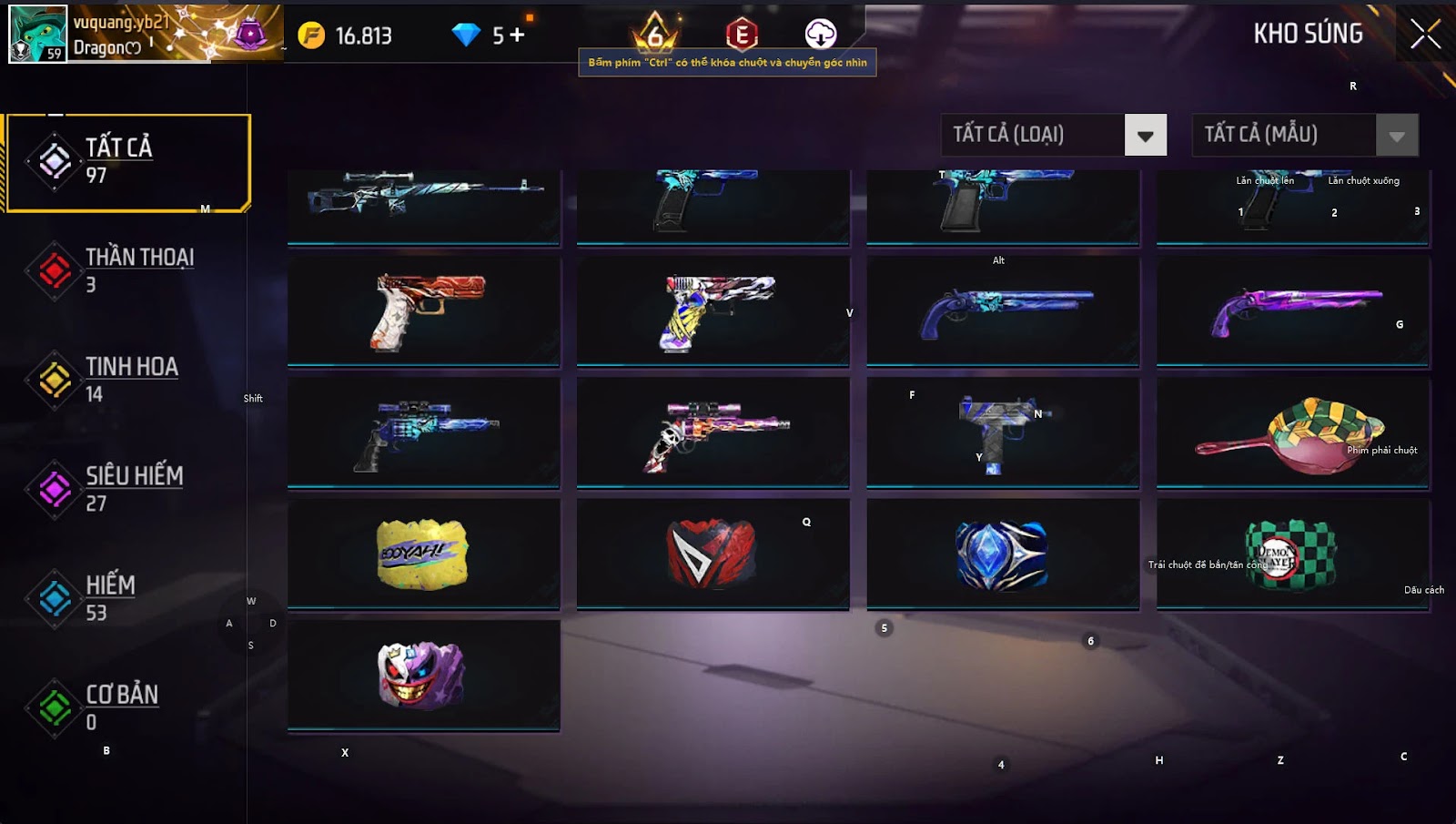This screenshot has width=1456, height=824.
Task: Switch to the Cơ Bản rarity tab
Action: coord(128,707)
